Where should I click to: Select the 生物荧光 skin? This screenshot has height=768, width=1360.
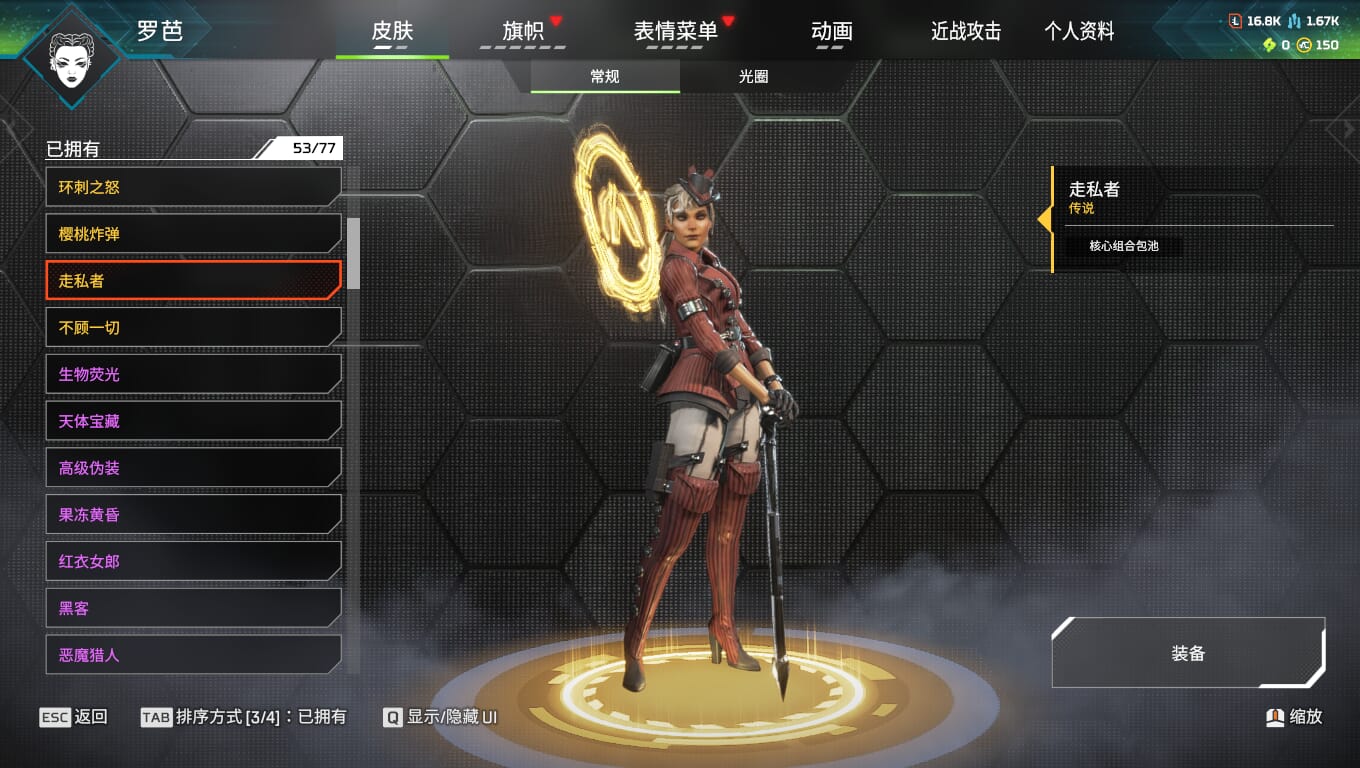(x=193, y=374)
